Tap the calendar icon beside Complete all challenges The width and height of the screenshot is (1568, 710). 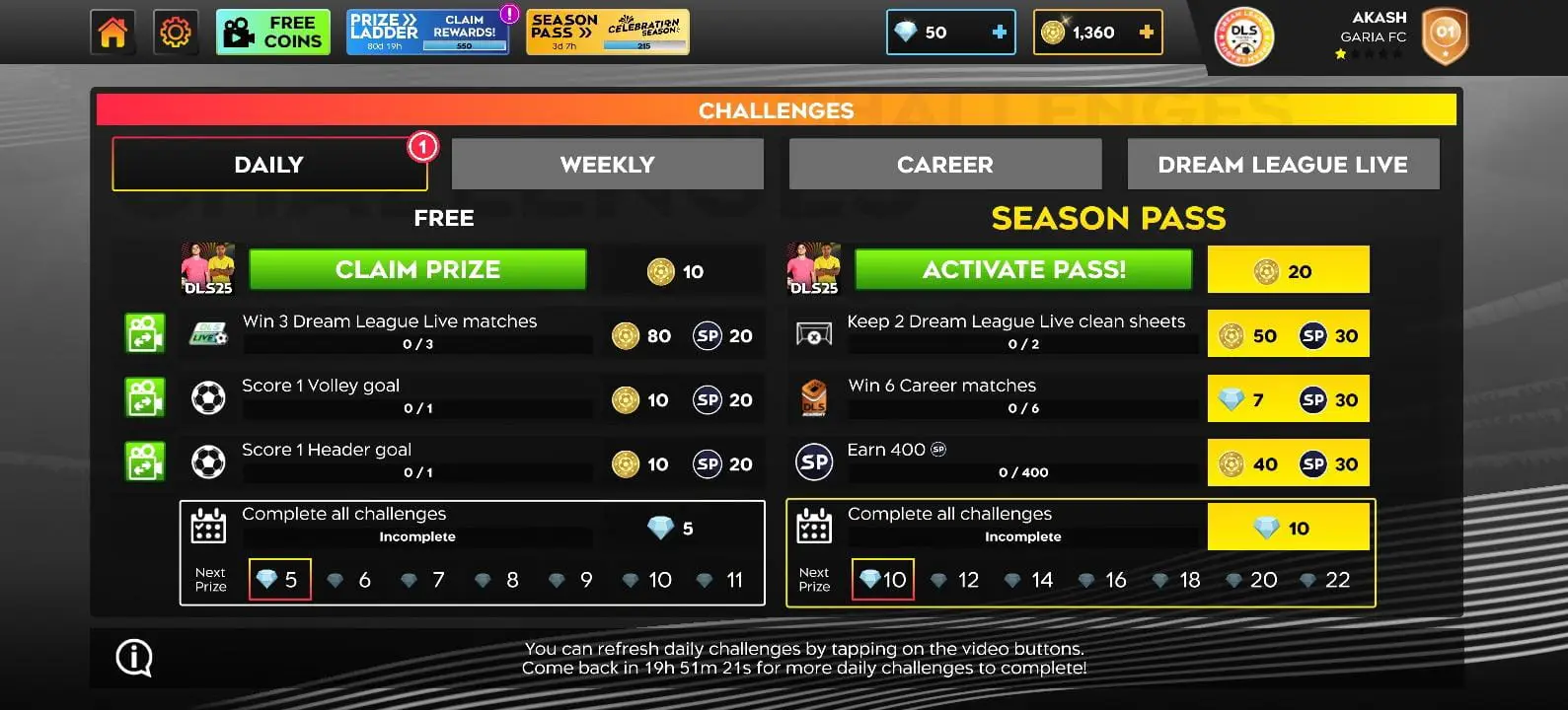click(x=209, y=529)
